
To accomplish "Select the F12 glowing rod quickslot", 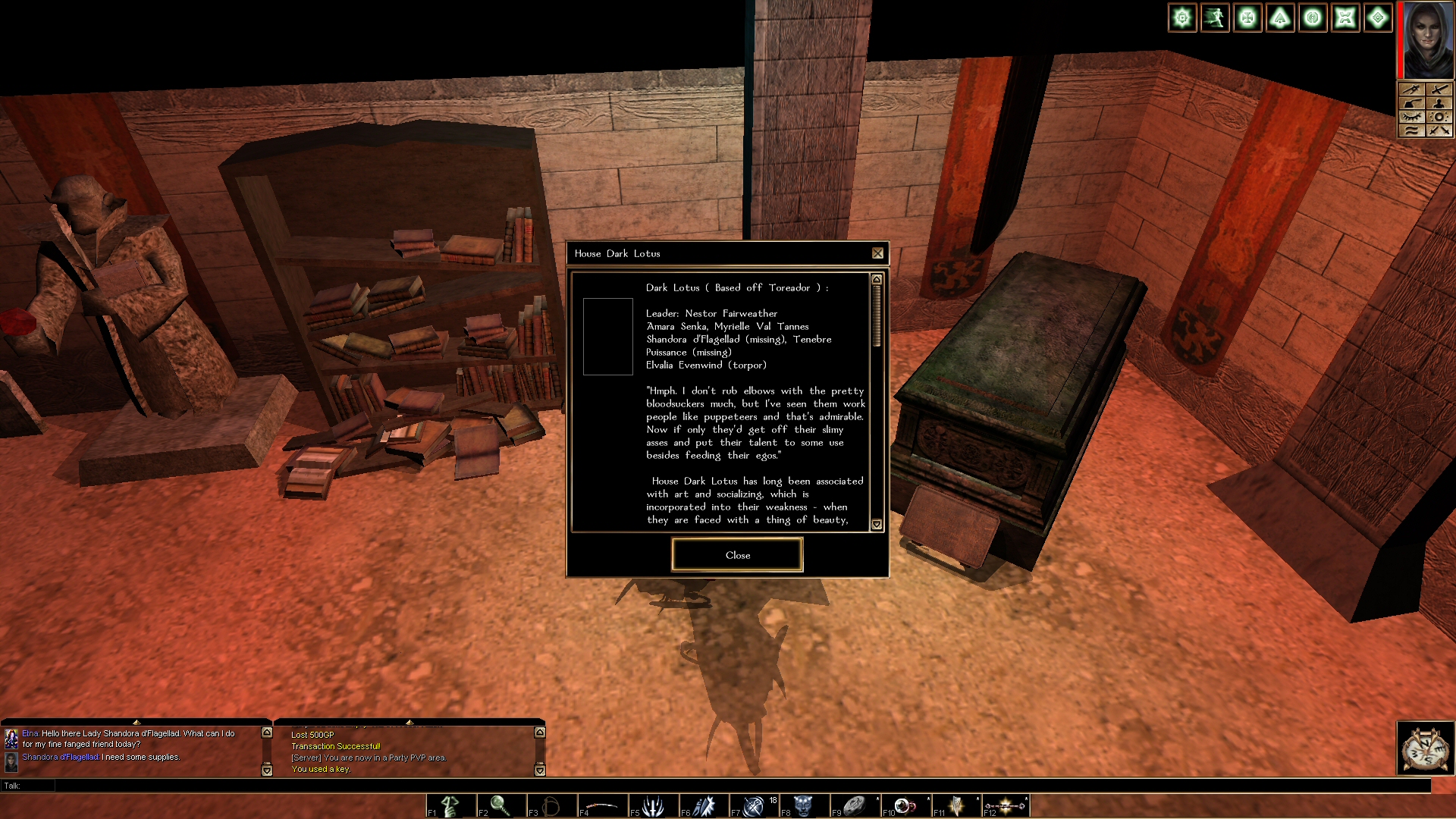I will pyautogui.click(x=1007, y=805).
